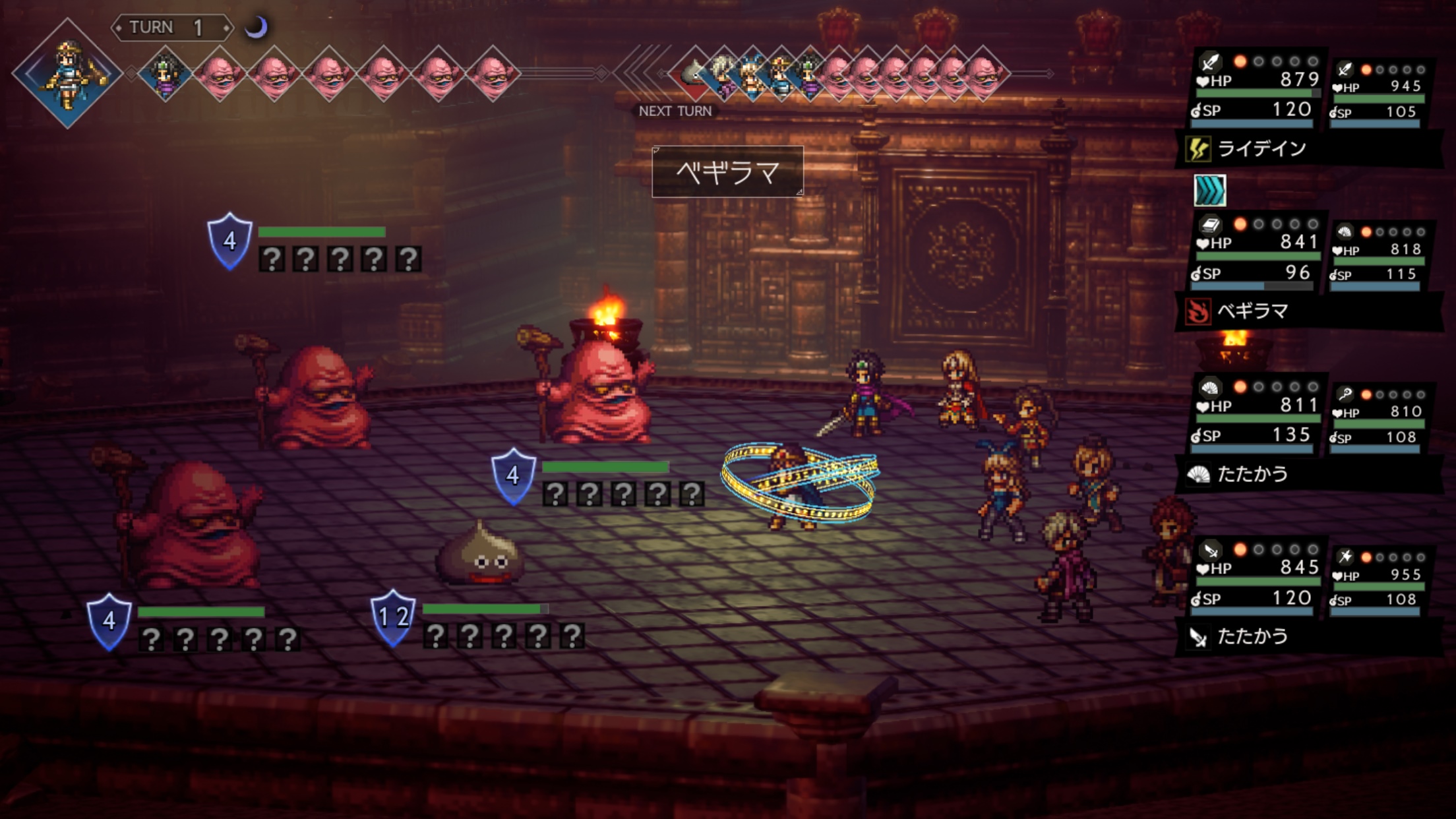This screenshot has width=1456, height=819.
Task: Choose たたかう with the sword icon
Action: pos(1252,636)
